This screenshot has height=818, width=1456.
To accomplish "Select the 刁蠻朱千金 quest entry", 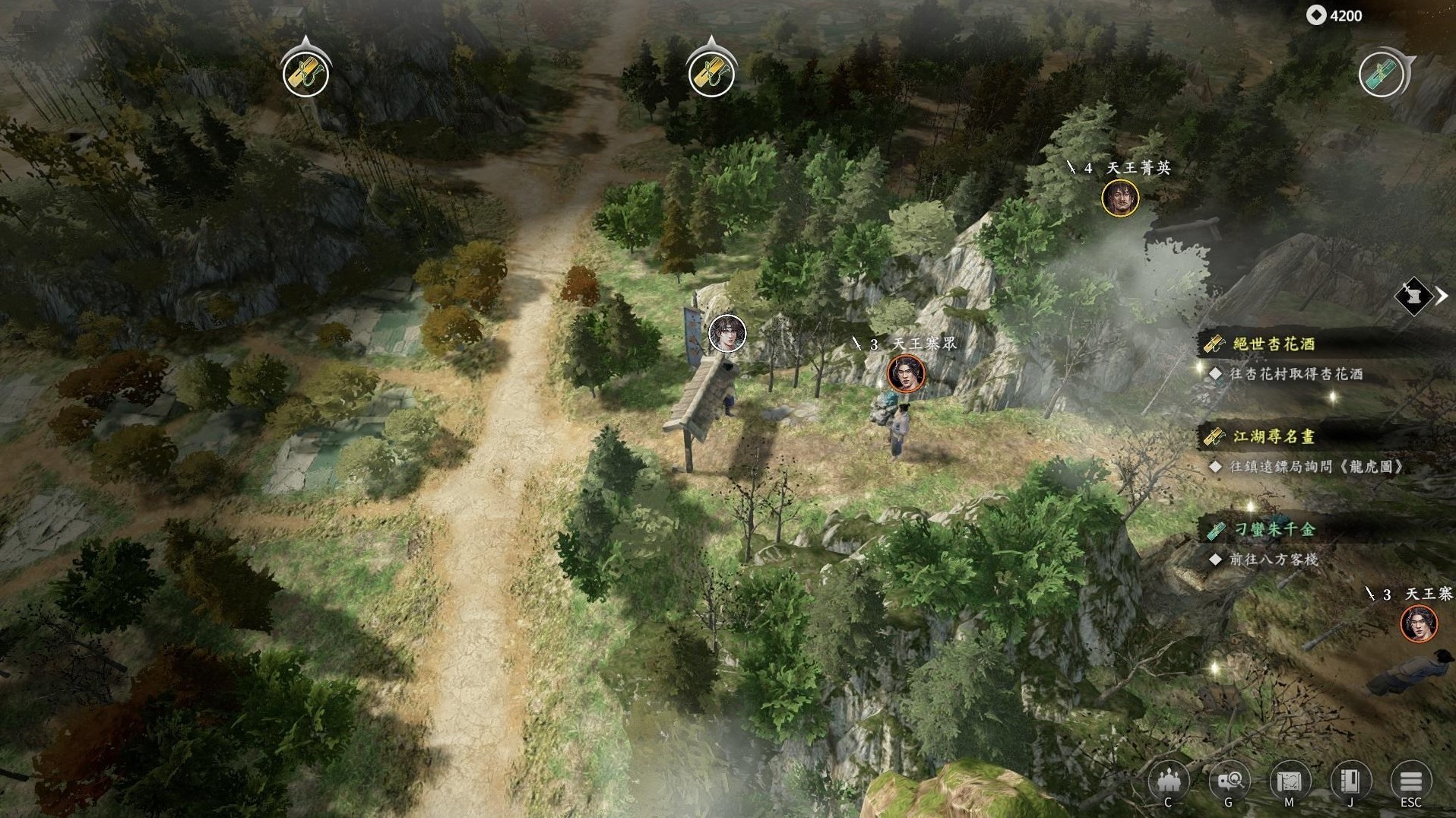I will tap(1274, 529).
